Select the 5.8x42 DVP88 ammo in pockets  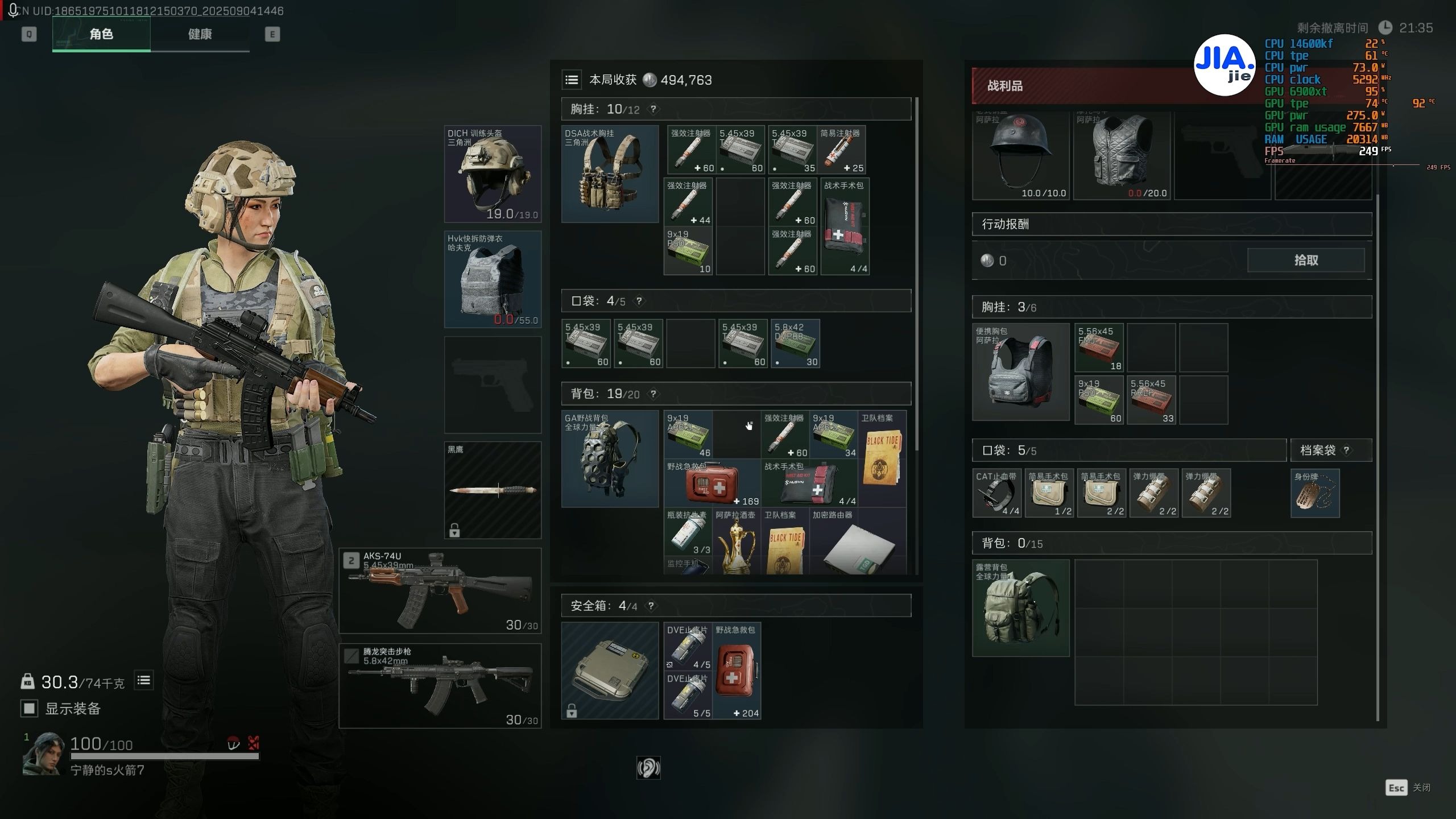(795, 344)
